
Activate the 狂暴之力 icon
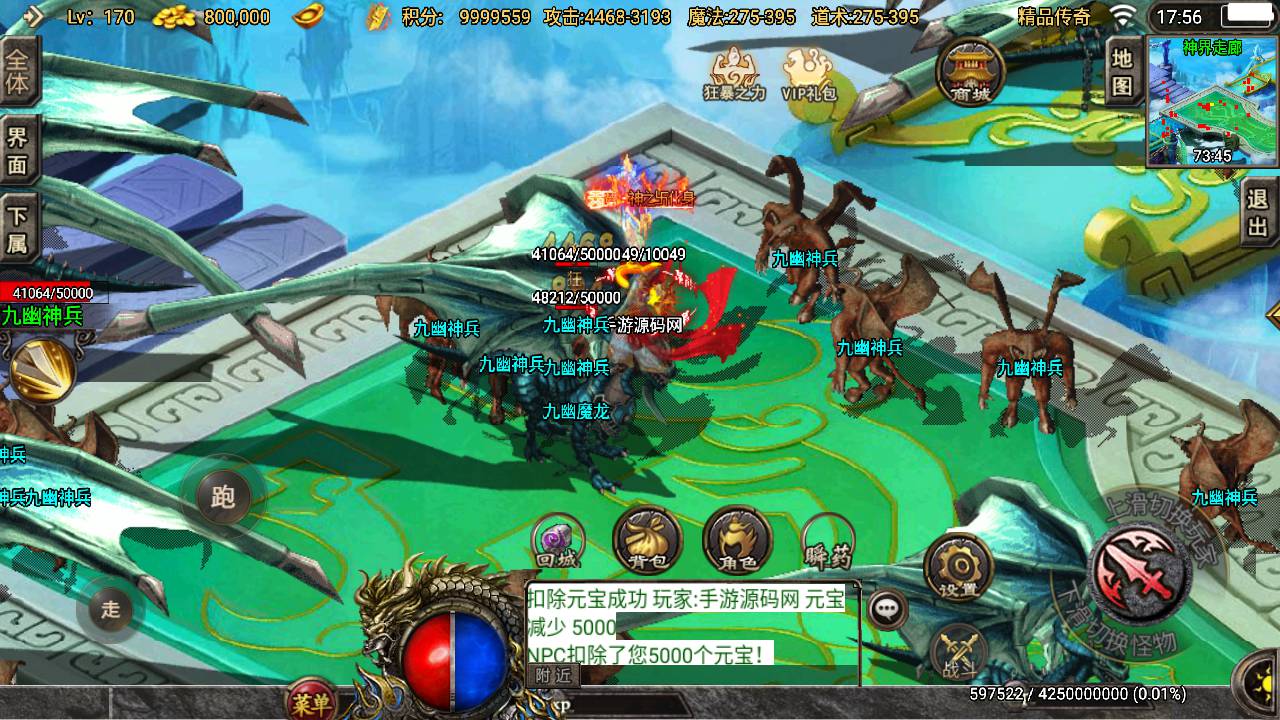[734, 74]
